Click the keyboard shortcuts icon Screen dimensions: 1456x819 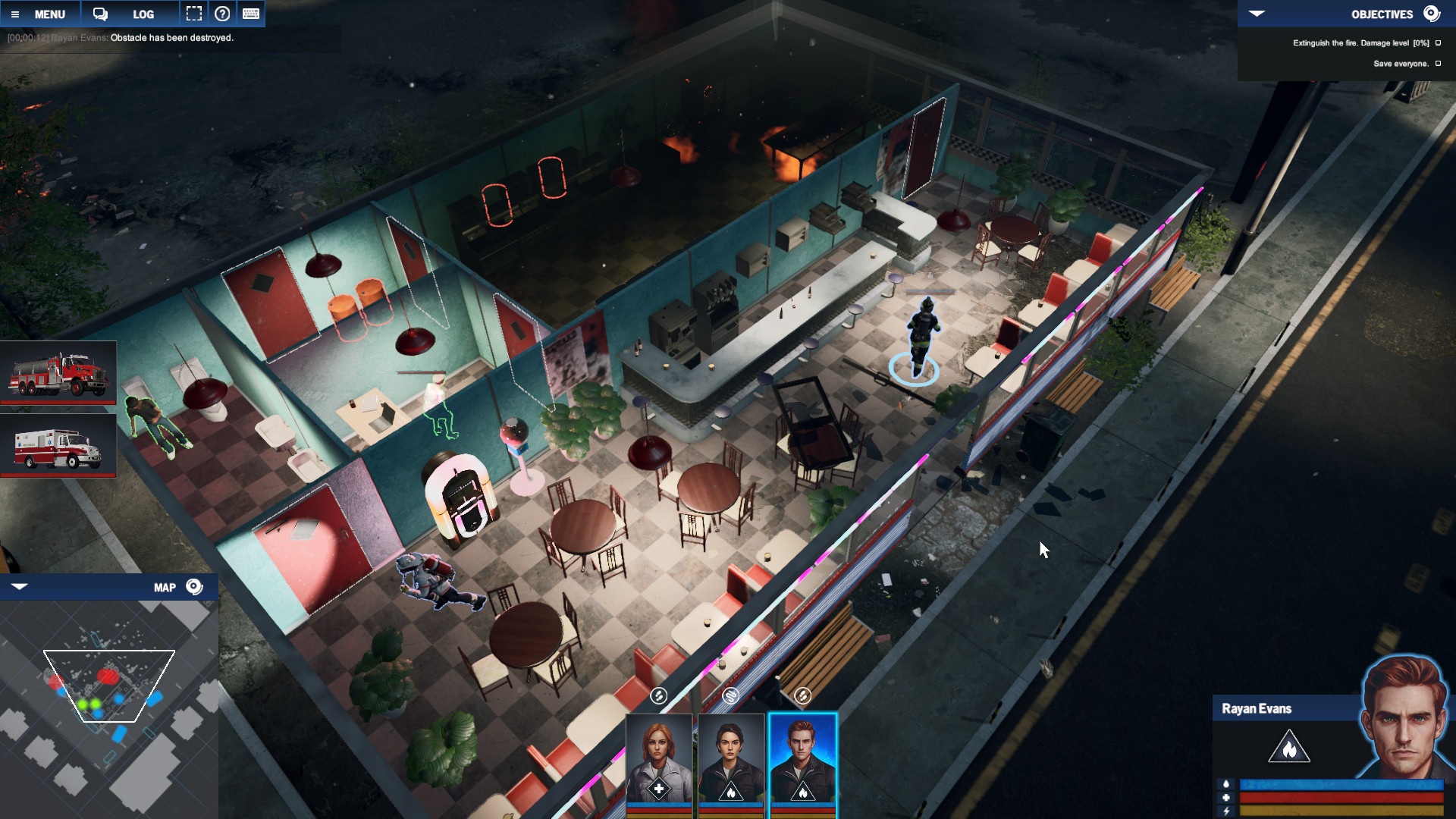250,13
